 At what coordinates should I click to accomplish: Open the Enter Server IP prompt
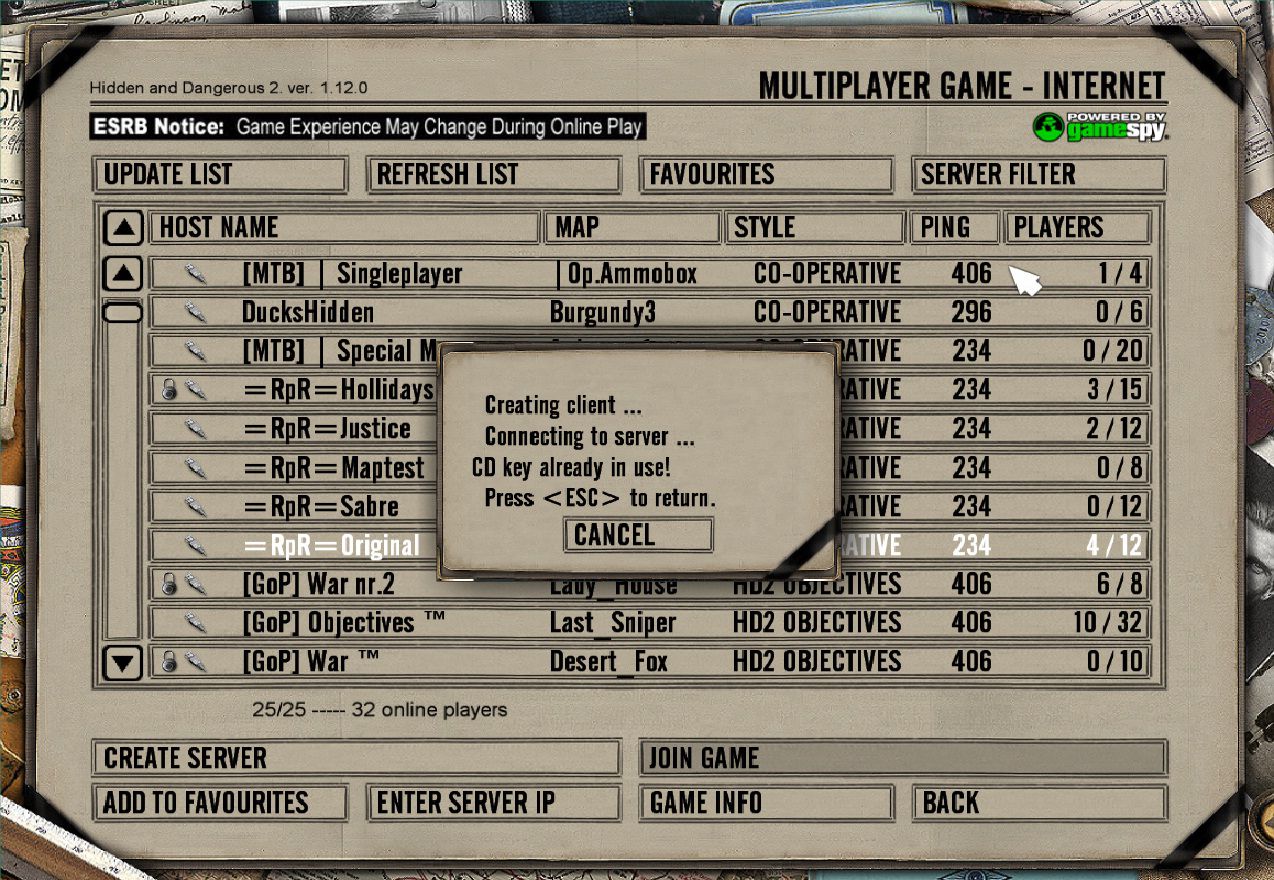[493, 803]
